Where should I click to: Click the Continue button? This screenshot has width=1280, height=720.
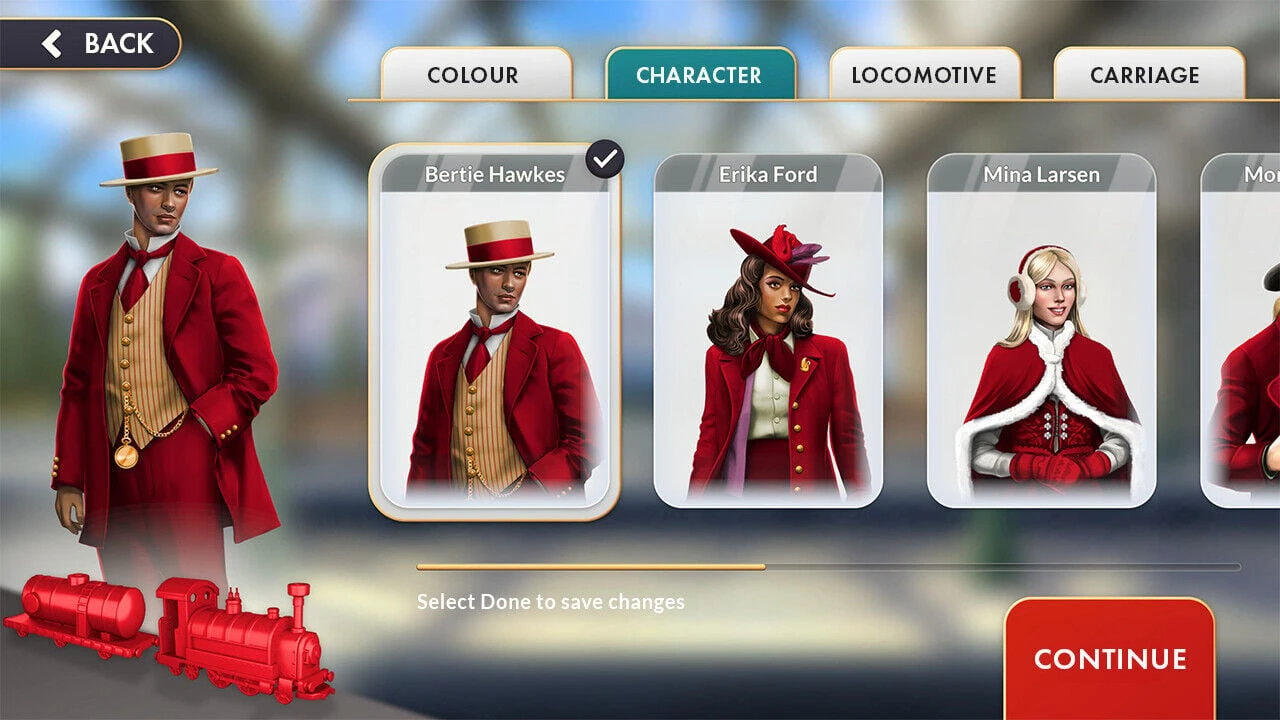(1109, 659)
